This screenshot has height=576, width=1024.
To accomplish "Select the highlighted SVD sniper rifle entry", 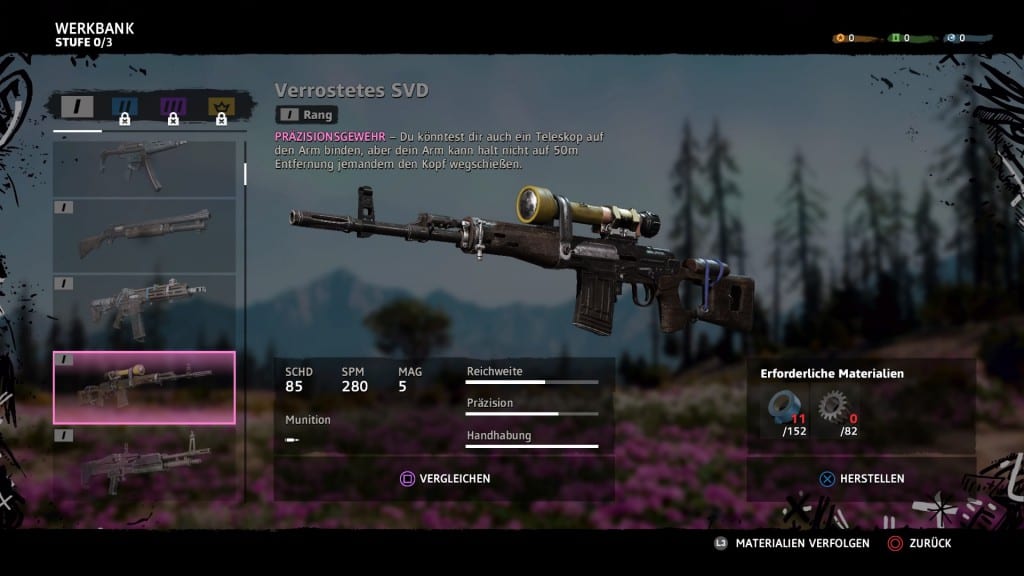I will click(144, 387).
